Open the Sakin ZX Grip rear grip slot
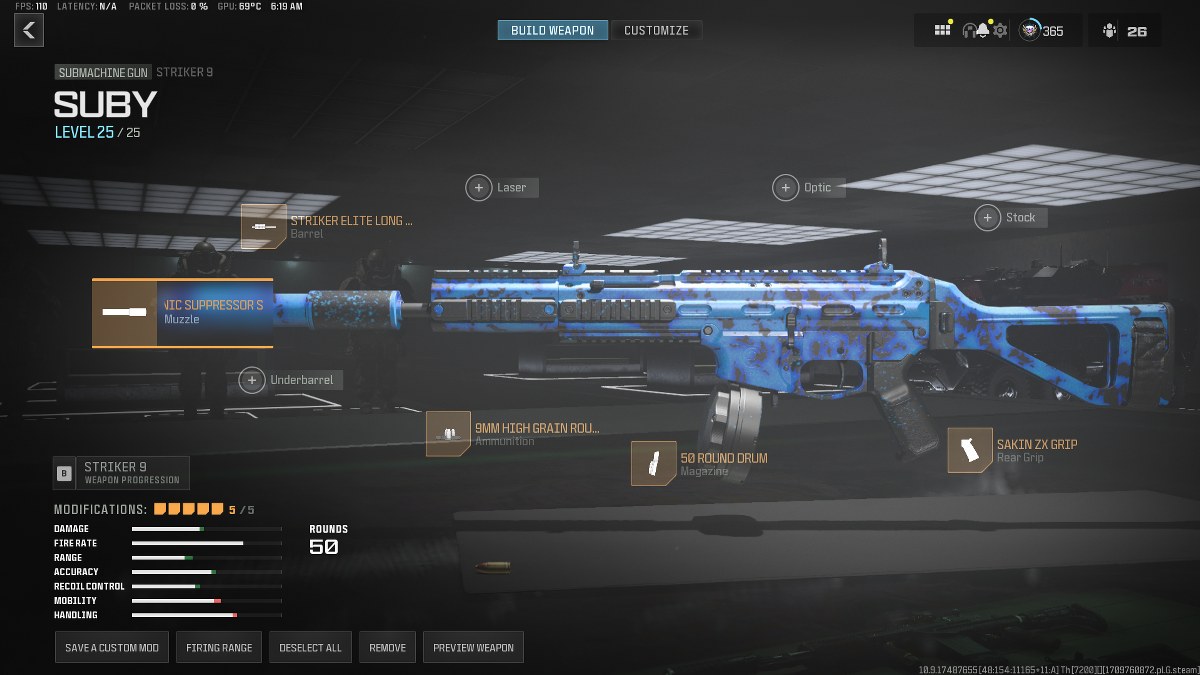The image size is (1200, 675). coord(969,450)
